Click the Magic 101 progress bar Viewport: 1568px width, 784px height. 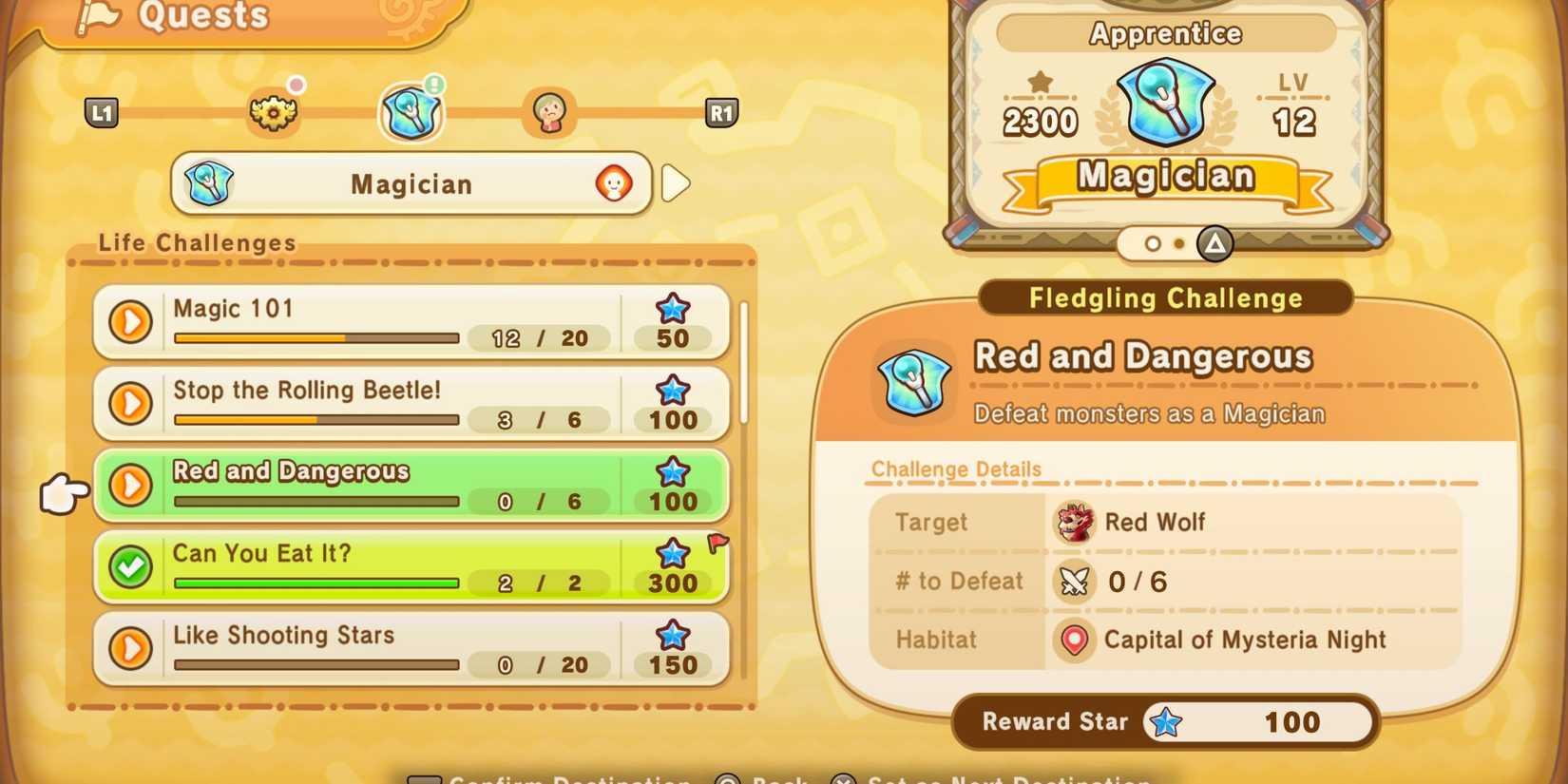(x=316, y=338)
